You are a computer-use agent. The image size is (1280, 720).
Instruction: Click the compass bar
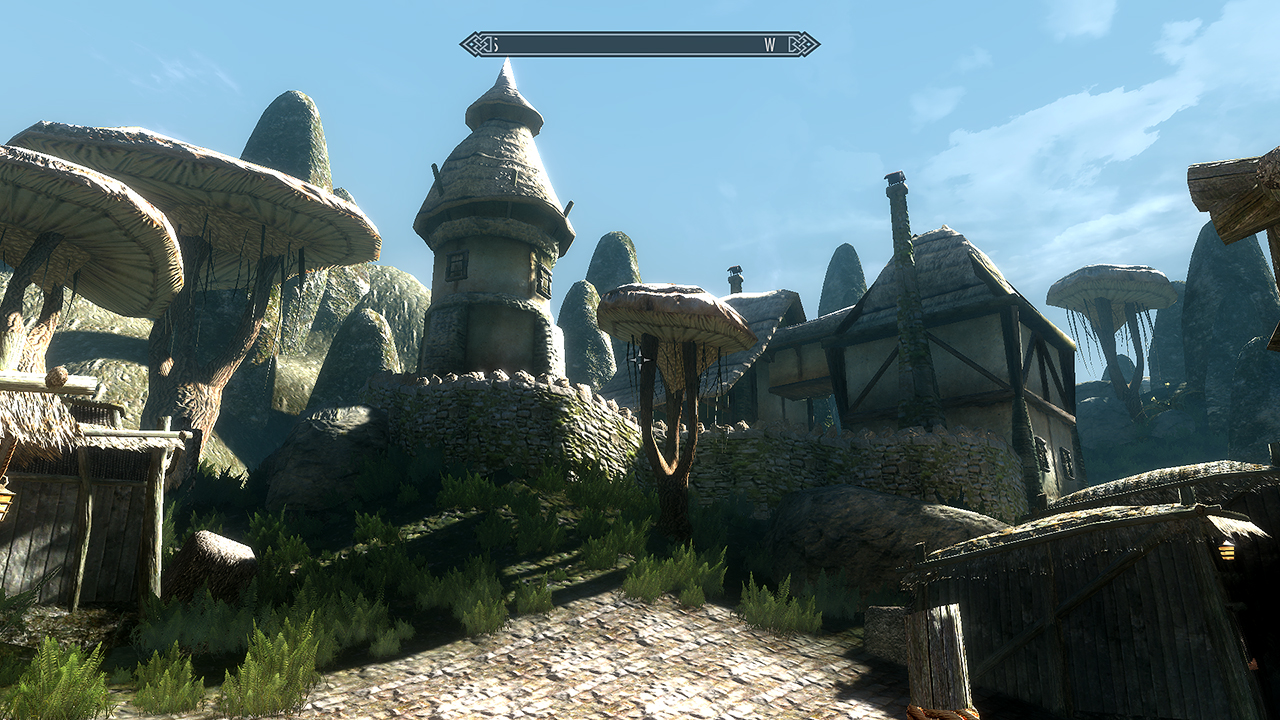(639, 44)
